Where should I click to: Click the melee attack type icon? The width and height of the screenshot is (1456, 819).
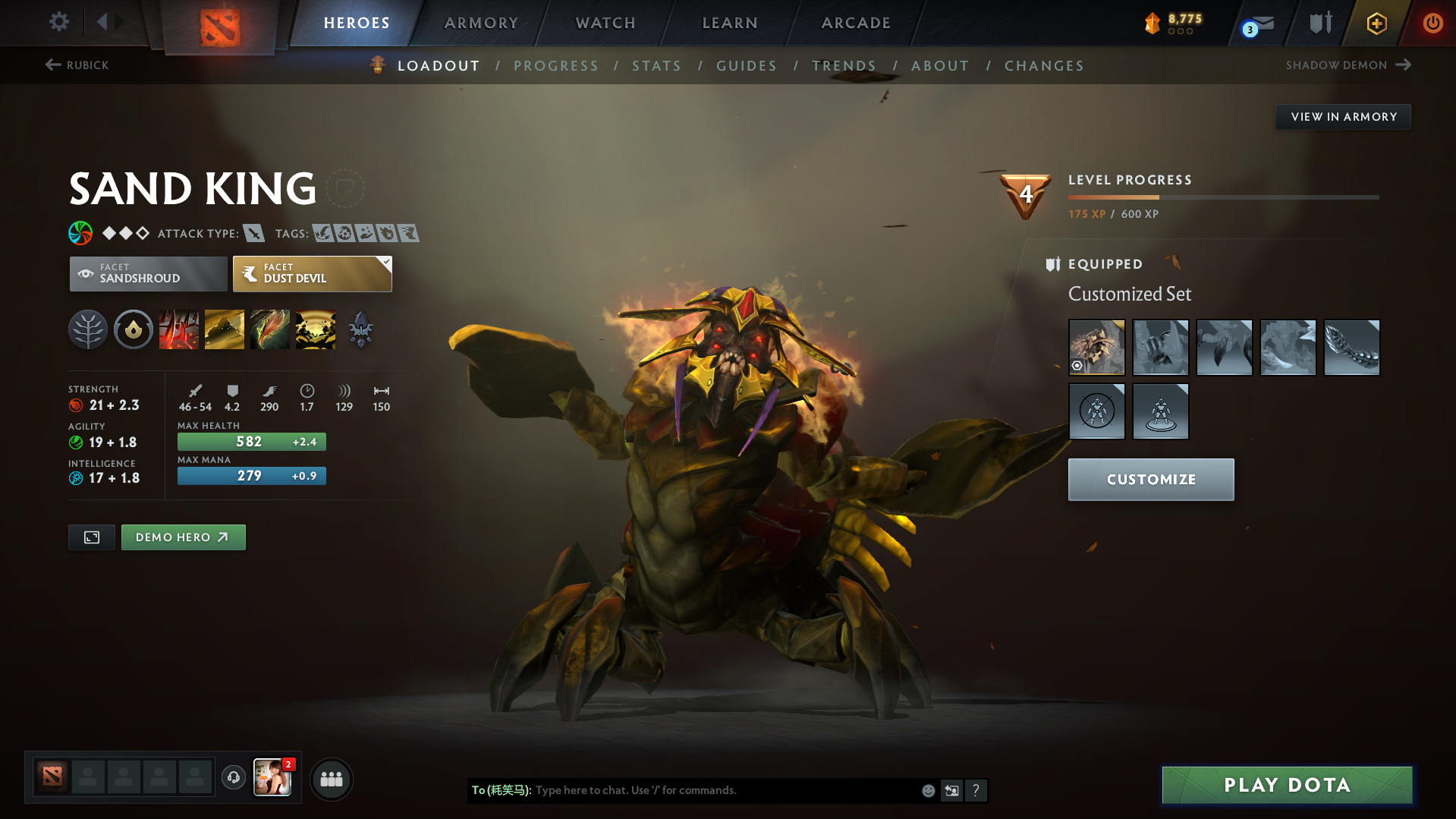point(253,234)
